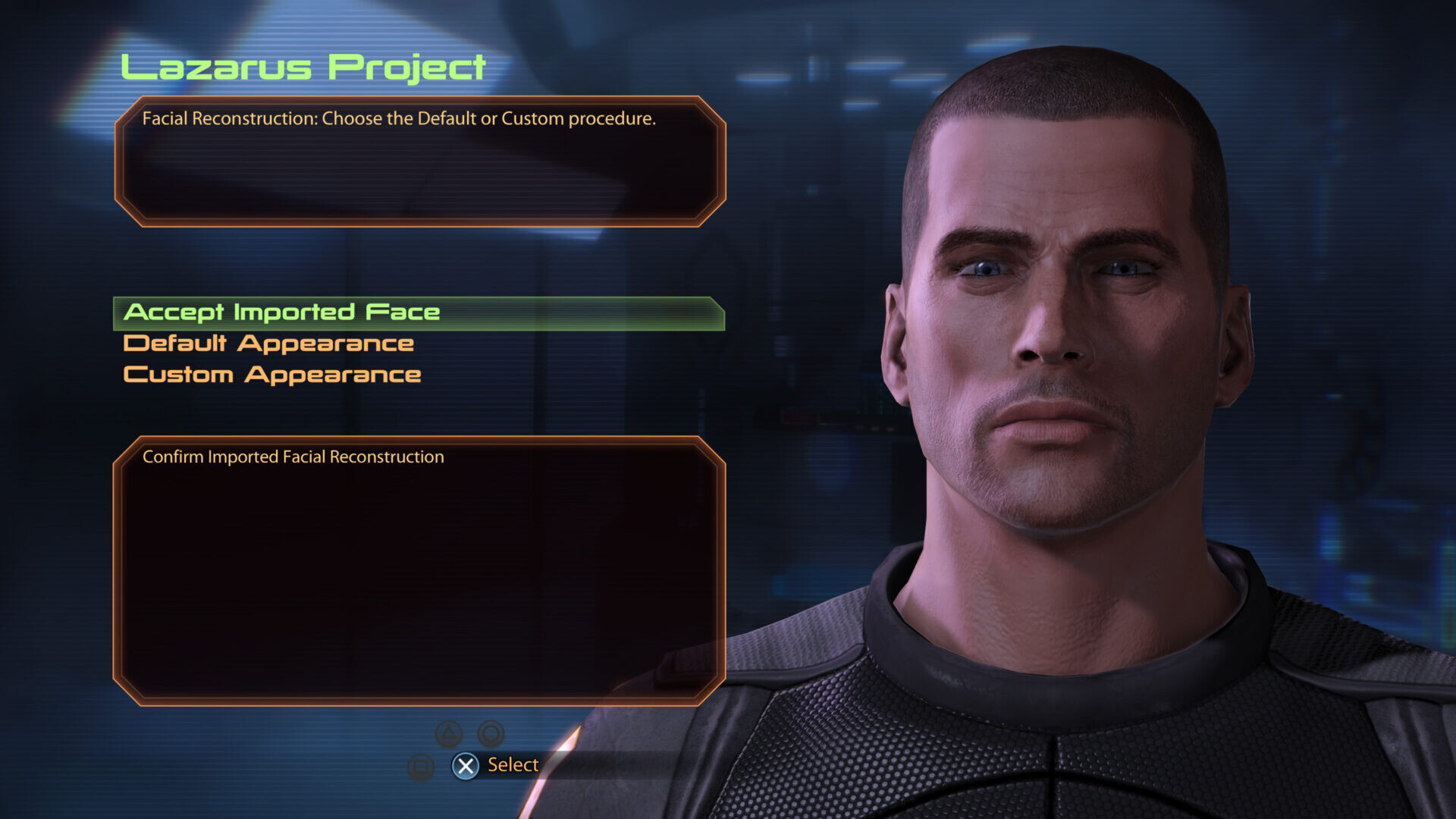The image size is (1456, 819).
Task: Choose Accept Imported Face
Action: point(282,312)
